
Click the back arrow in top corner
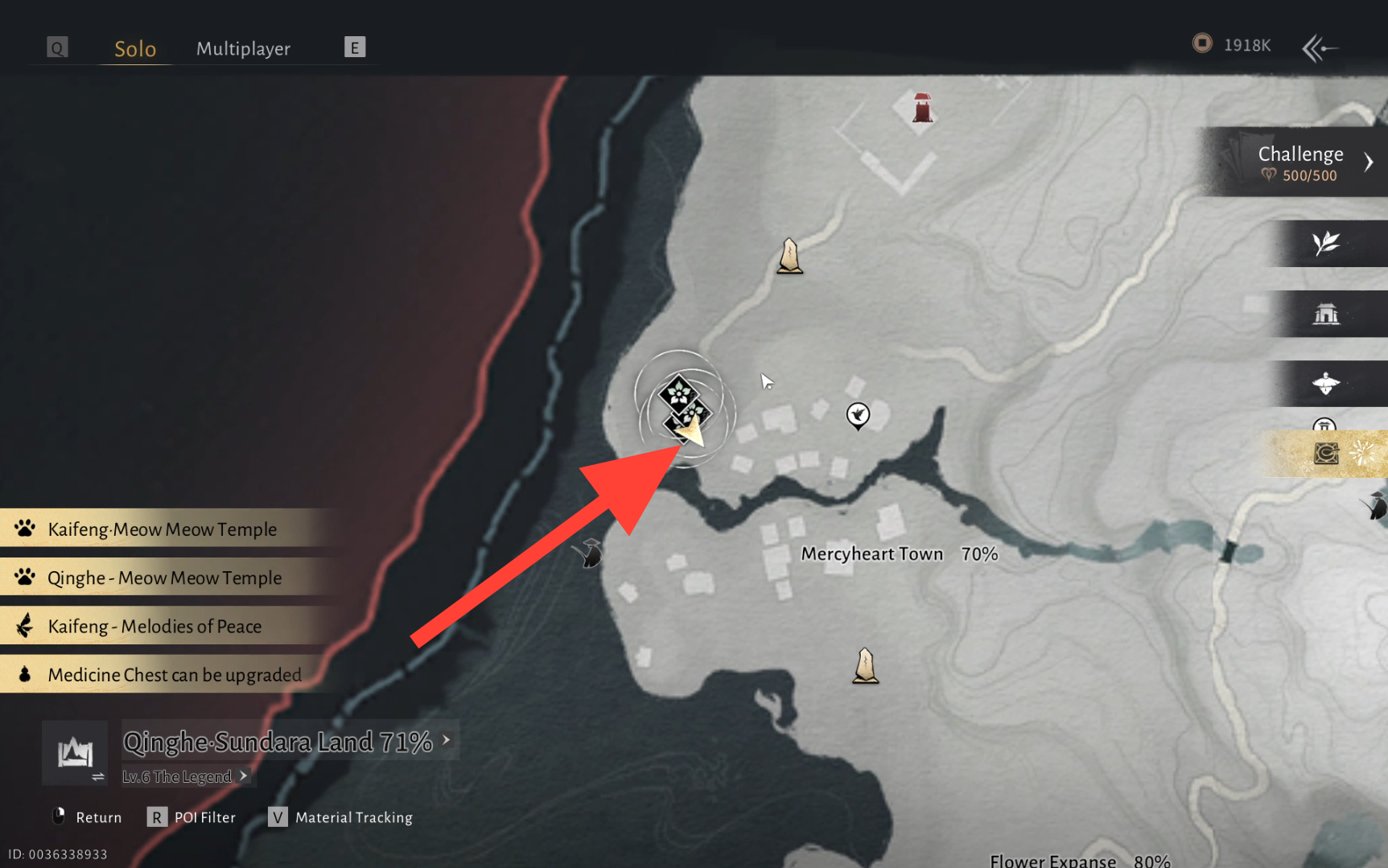(1320, 48)
